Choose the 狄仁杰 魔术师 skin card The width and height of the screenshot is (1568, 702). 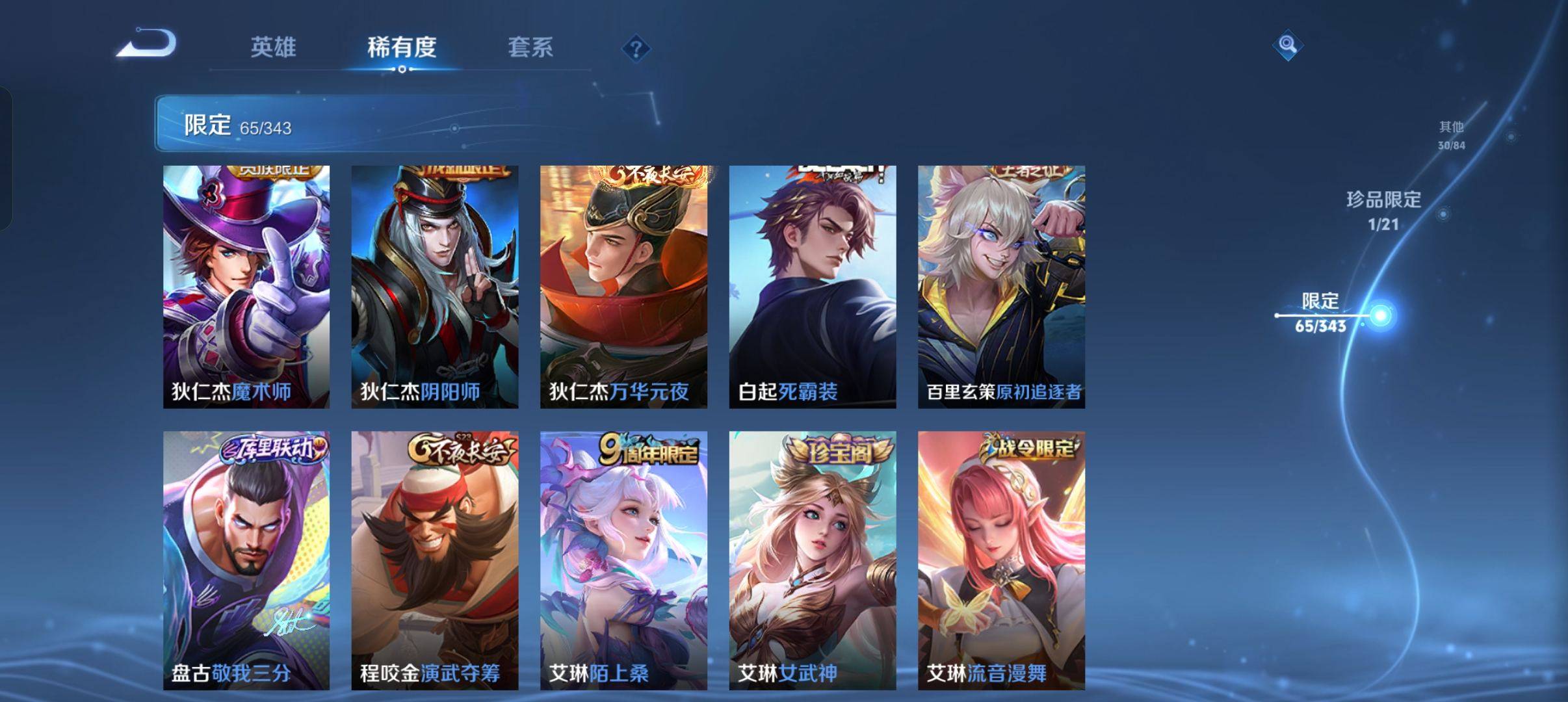coord(246,287)
